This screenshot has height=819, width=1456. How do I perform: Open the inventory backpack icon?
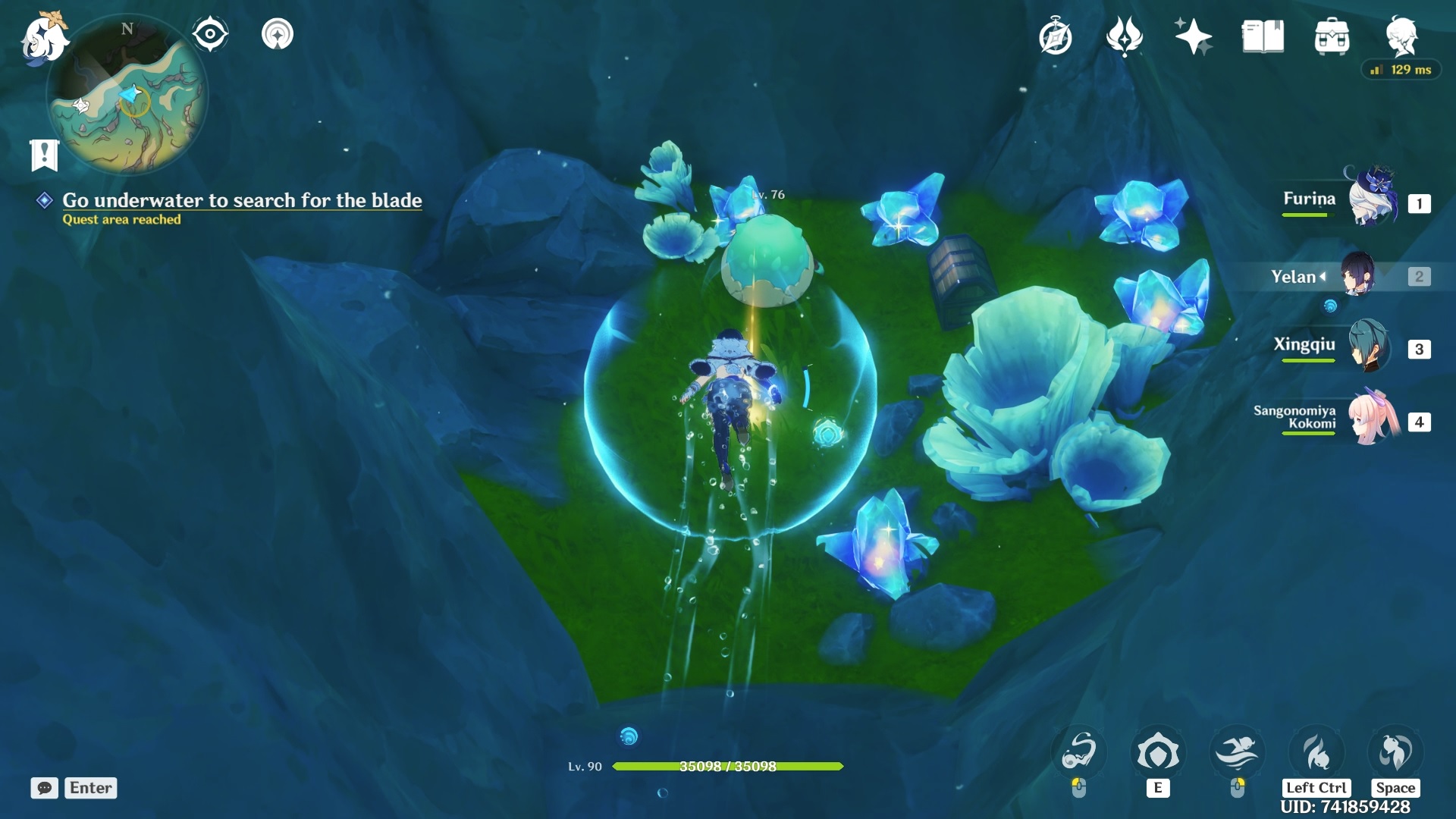click(1332, 36)
